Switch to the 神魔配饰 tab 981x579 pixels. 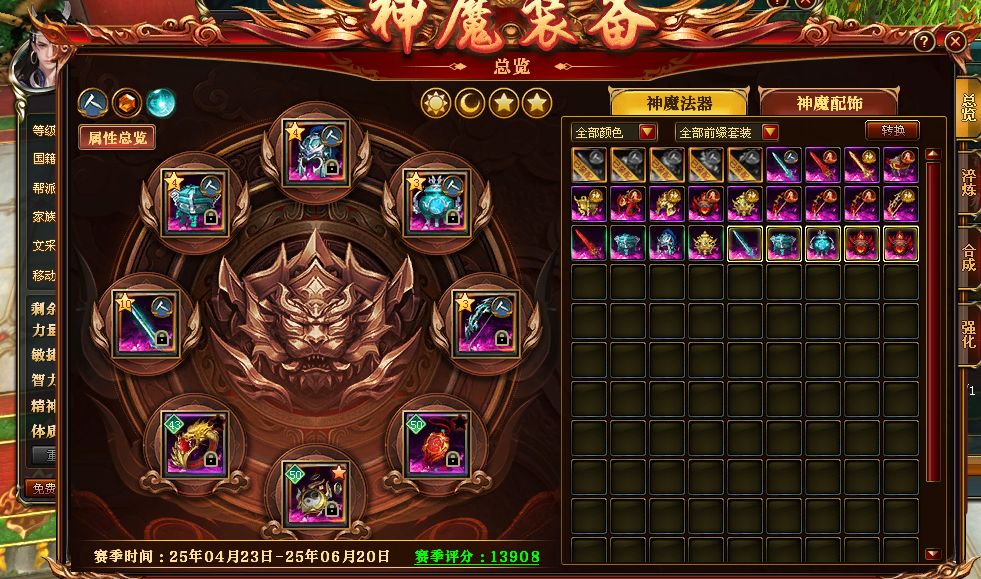[828, 103]
